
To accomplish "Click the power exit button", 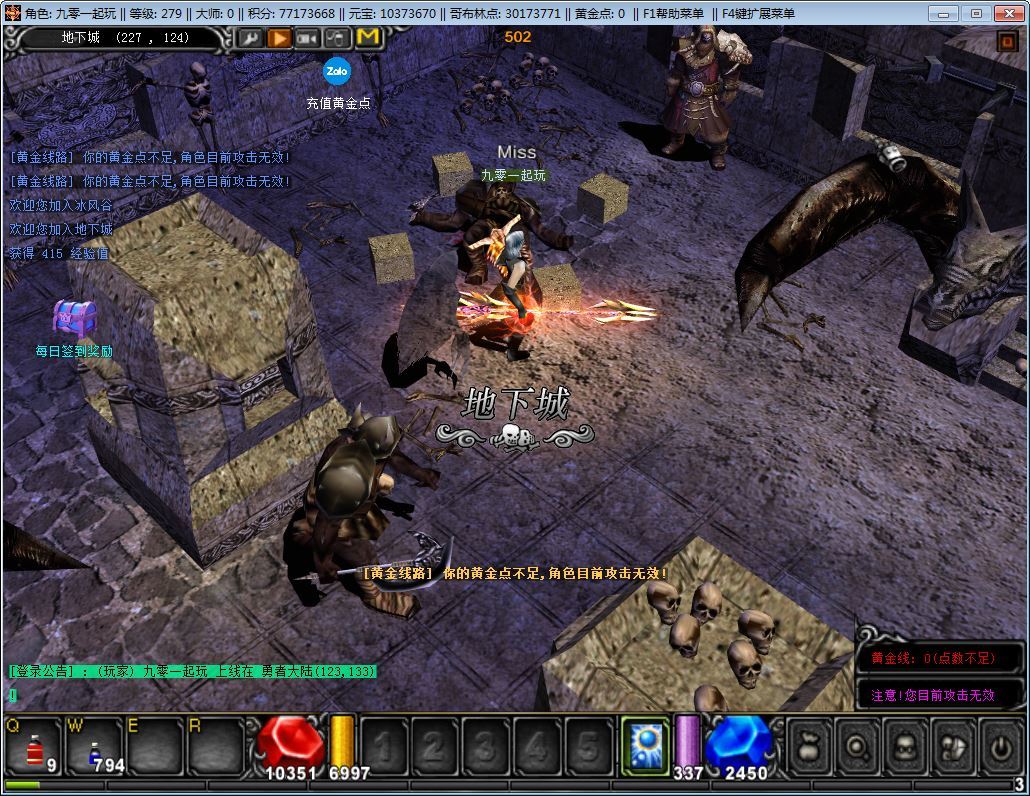I will pyautogui.click(x=998, y=746).
